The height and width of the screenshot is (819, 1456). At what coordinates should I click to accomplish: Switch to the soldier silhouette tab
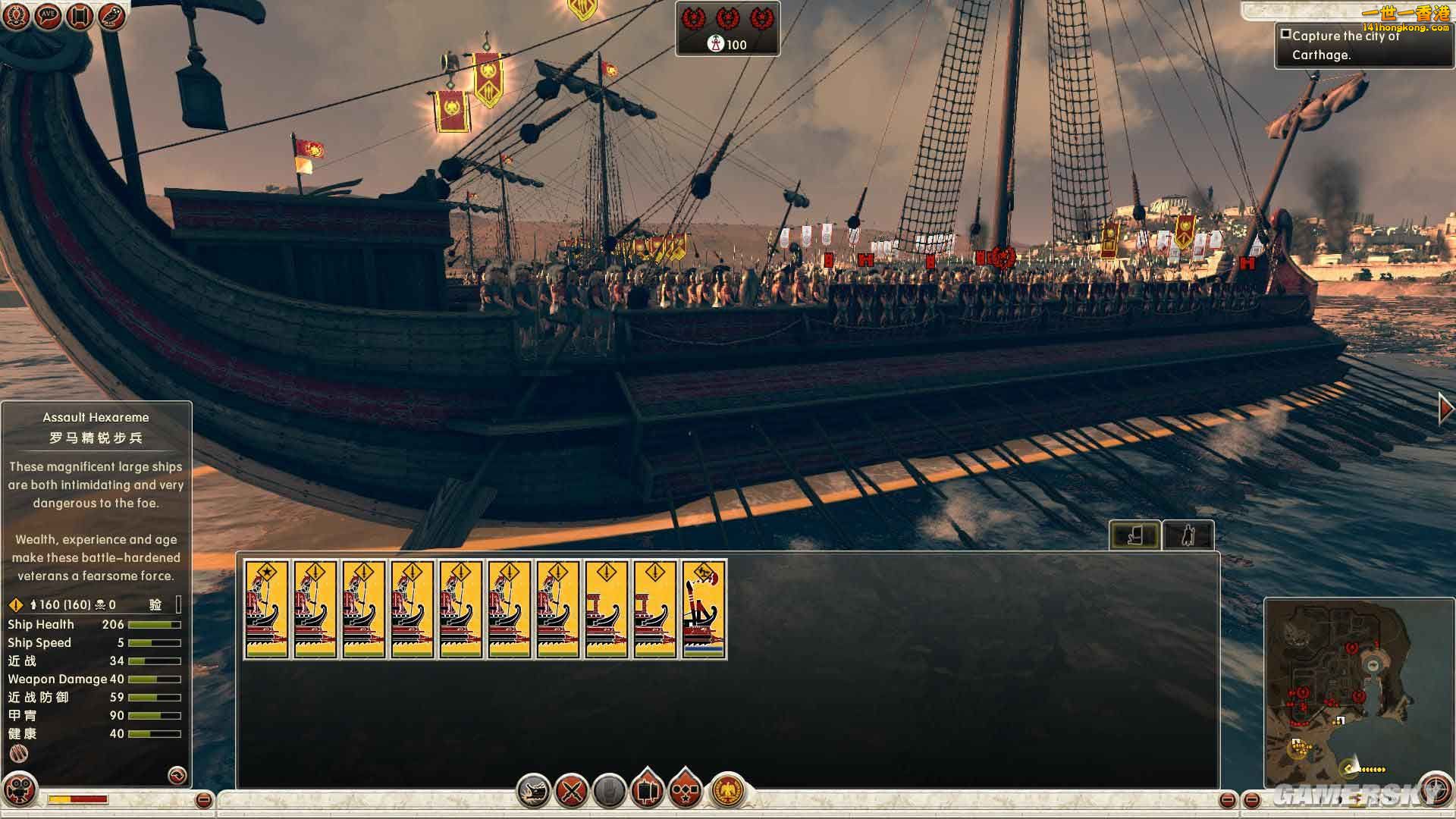1188,535
